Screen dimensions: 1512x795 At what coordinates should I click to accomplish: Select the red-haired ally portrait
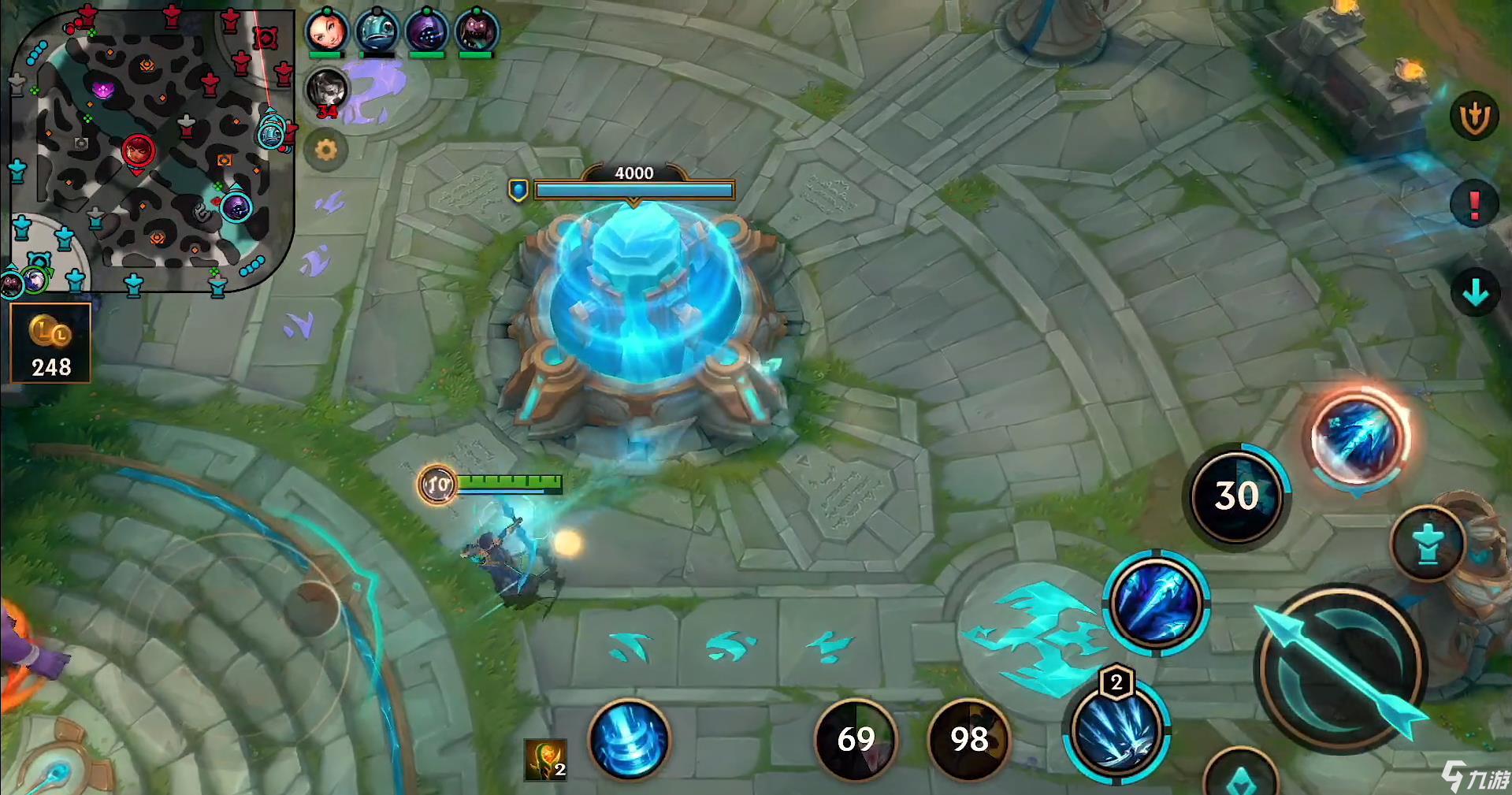pos(325,31)
